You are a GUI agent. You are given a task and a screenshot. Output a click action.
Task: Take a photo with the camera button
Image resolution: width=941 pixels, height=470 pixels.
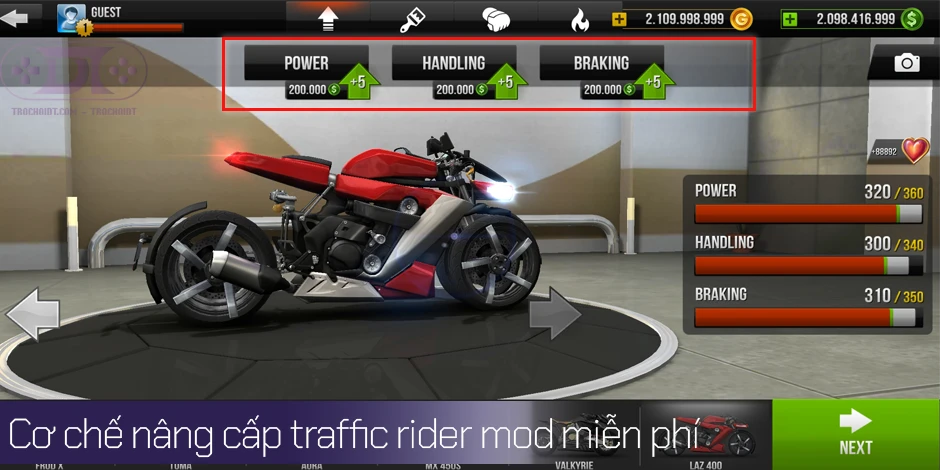pos(906,63)
